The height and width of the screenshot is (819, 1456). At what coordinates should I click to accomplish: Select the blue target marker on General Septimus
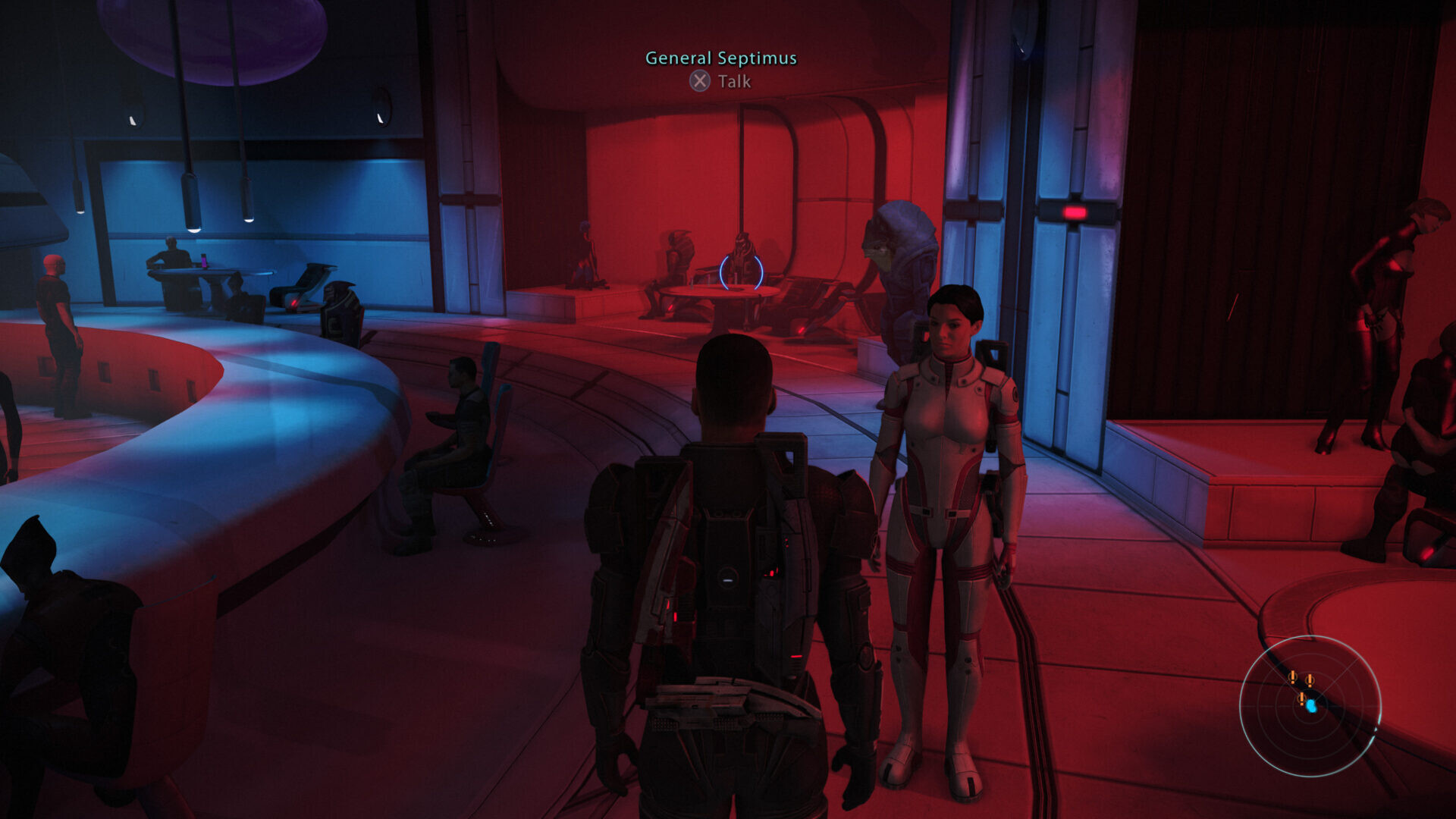tap(741, 271)
